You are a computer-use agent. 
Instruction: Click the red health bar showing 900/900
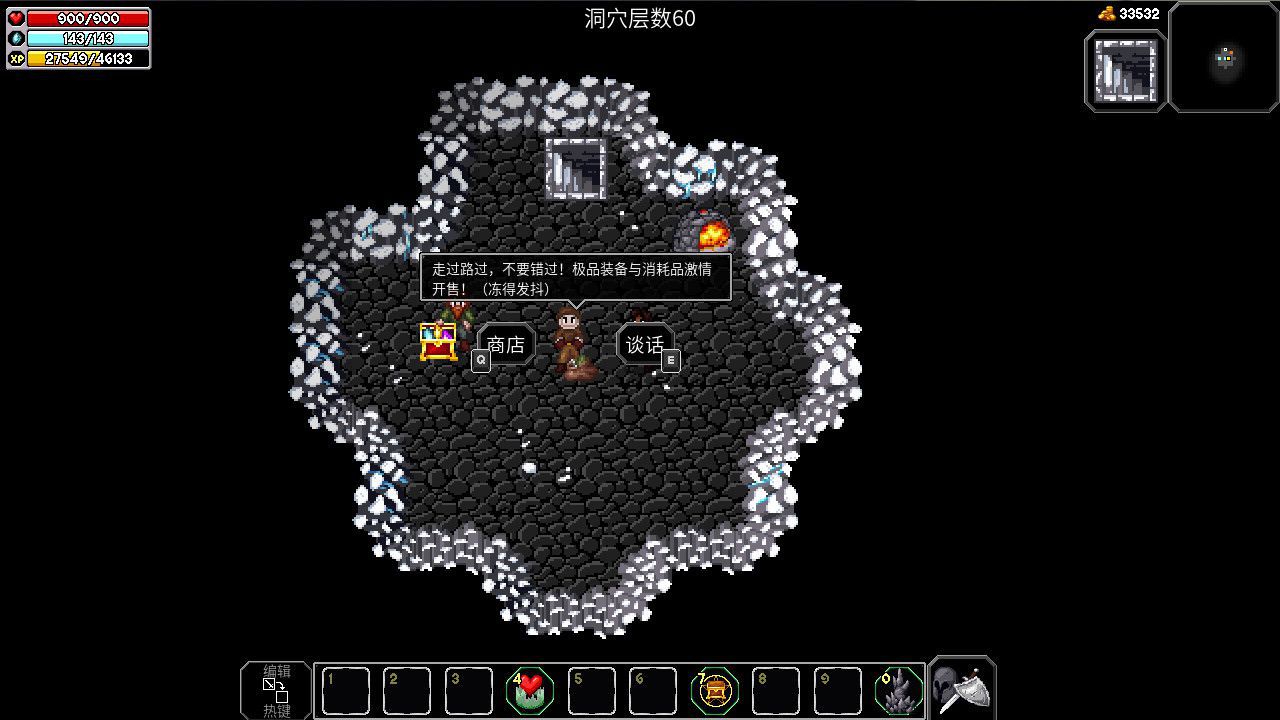85,16
